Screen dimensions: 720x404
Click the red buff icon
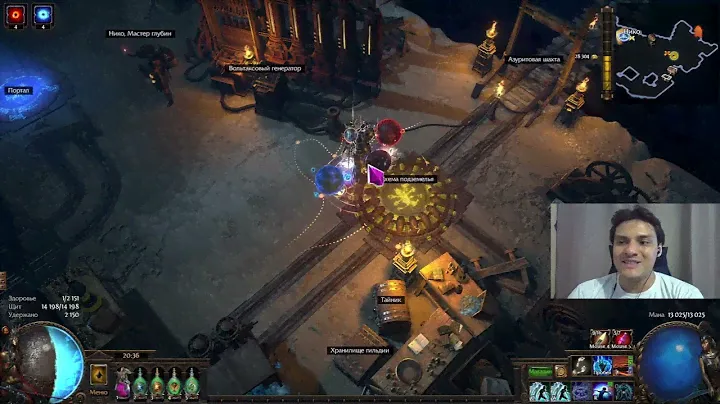pyautogui.click(x=14, y=15)
